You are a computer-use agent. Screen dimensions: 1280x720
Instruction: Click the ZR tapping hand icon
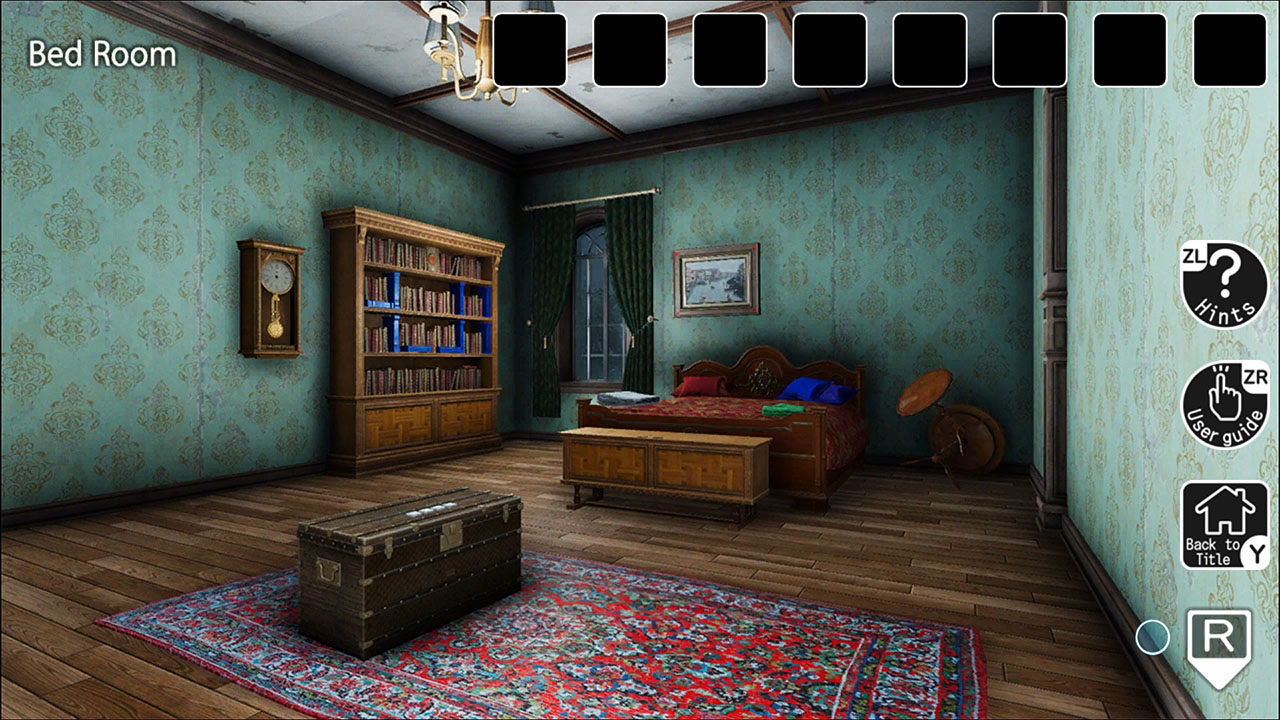[x=1223, y=405]
